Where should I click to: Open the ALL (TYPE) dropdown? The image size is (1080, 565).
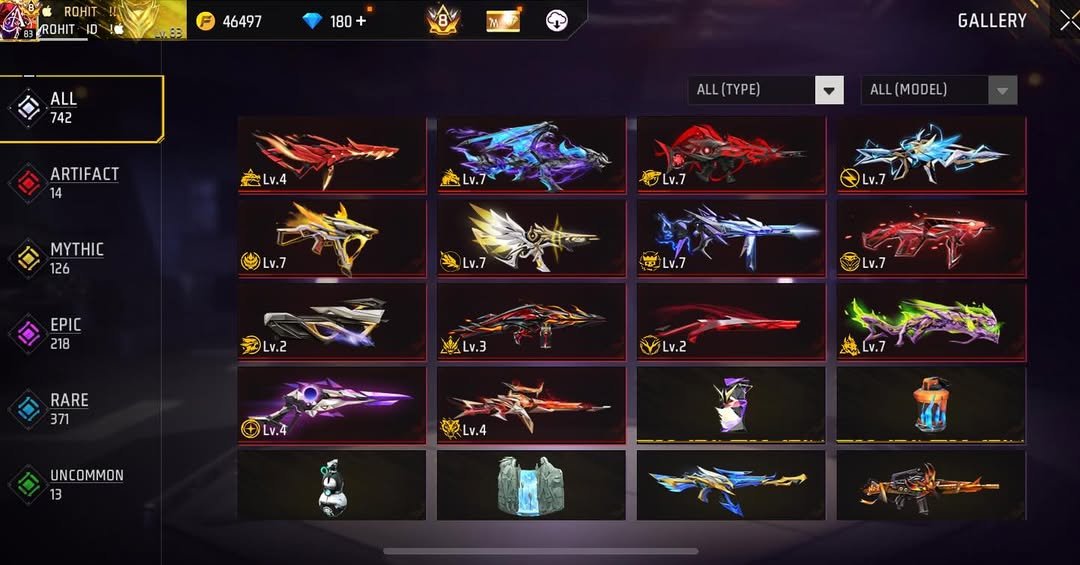pos(766,90)
